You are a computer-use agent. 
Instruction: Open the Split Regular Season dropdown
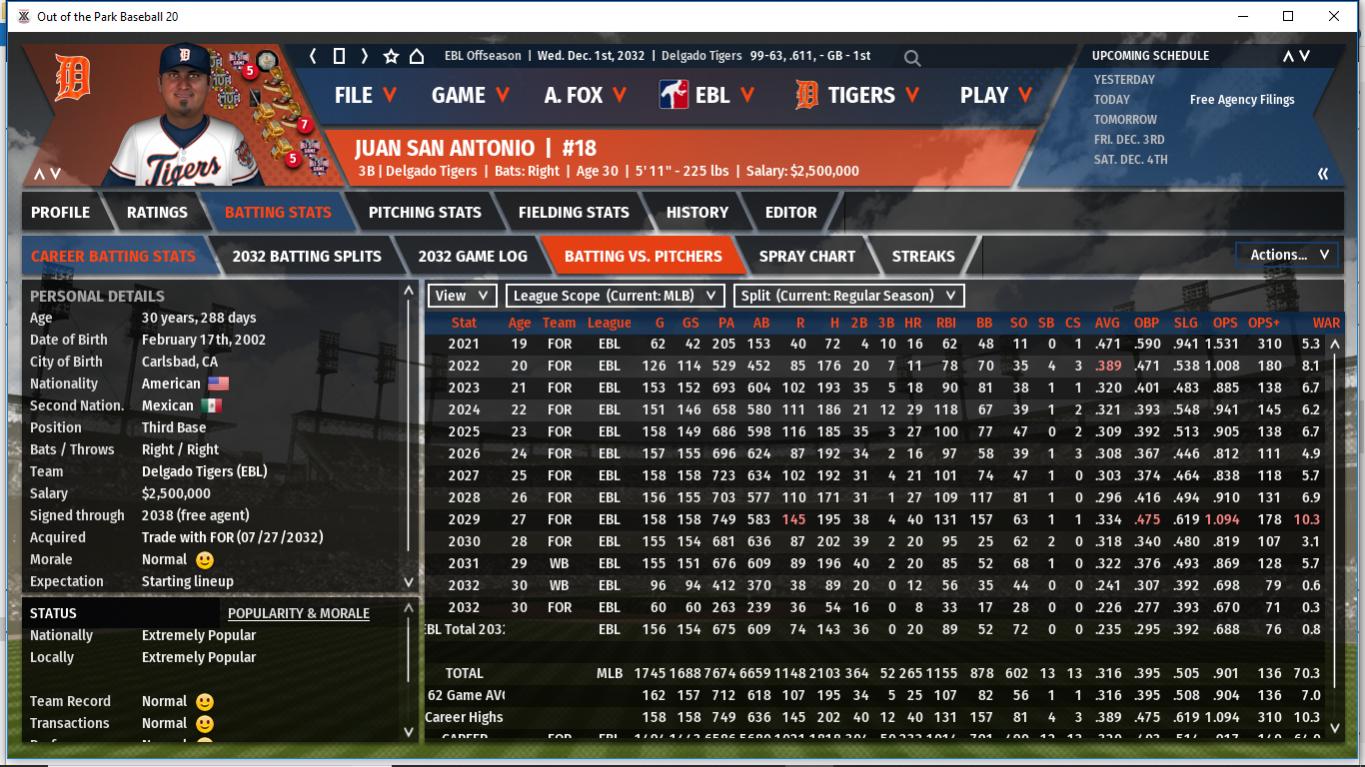click(850, 296)
